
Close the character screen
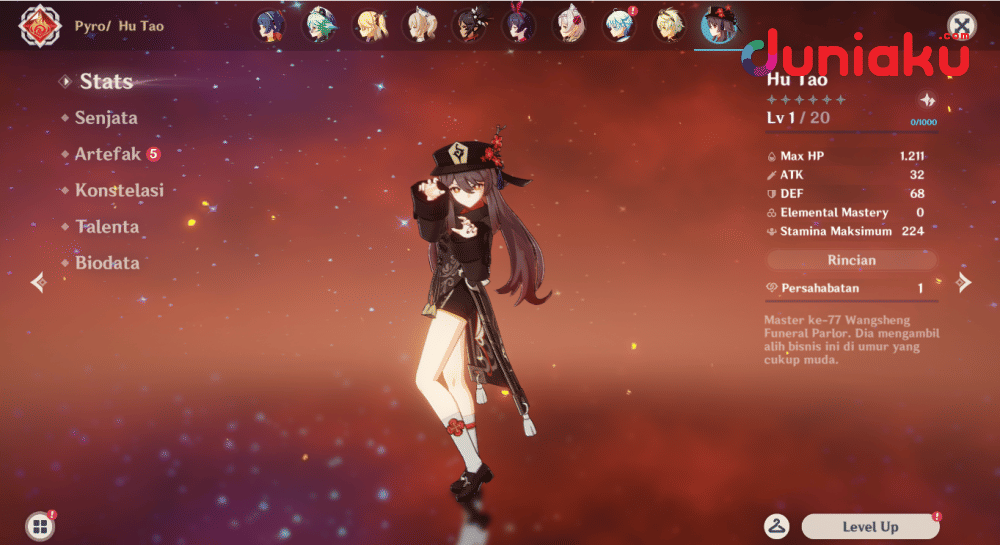(961, 25)
